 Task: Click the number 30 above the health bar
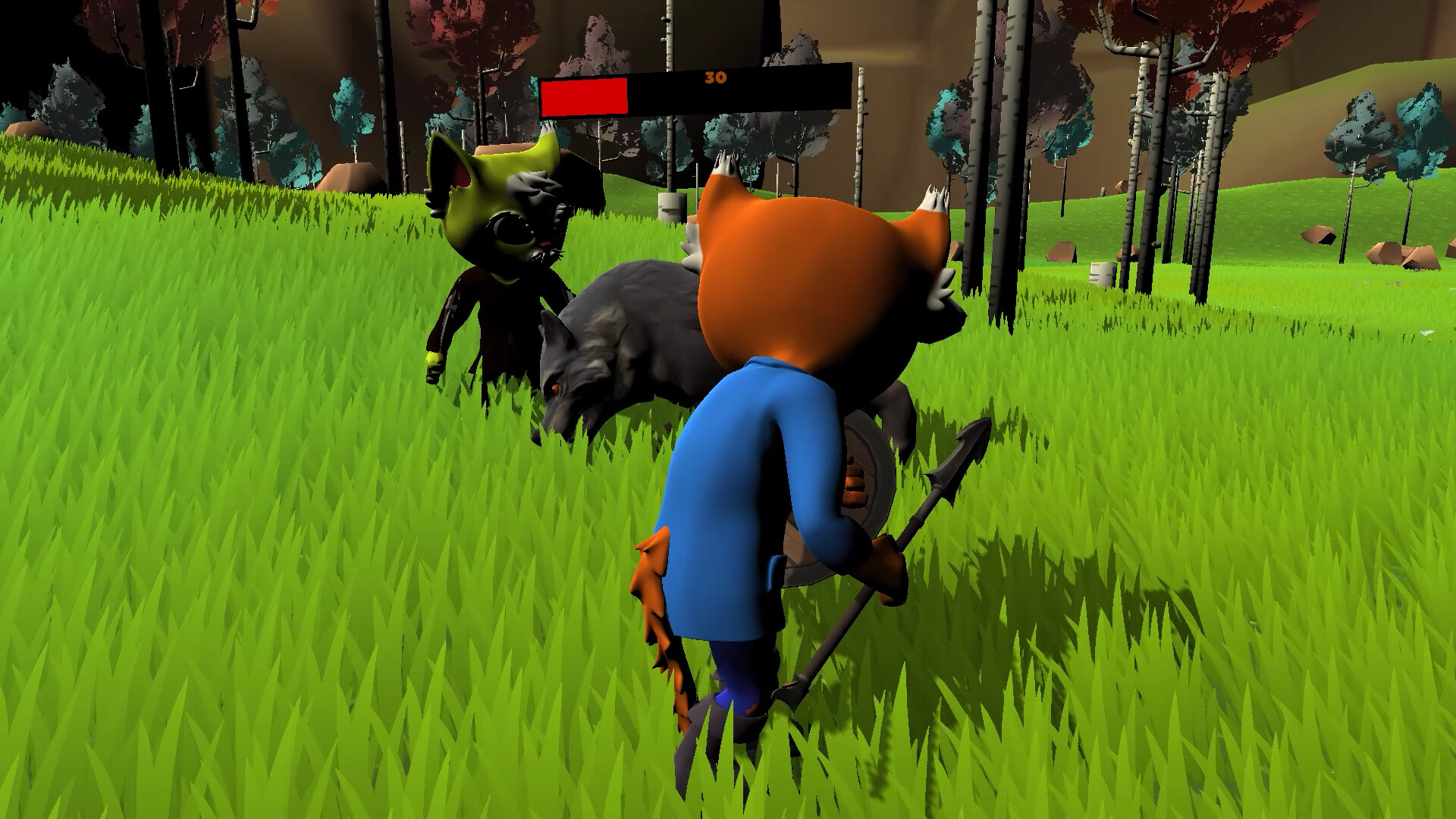point(711,77)
